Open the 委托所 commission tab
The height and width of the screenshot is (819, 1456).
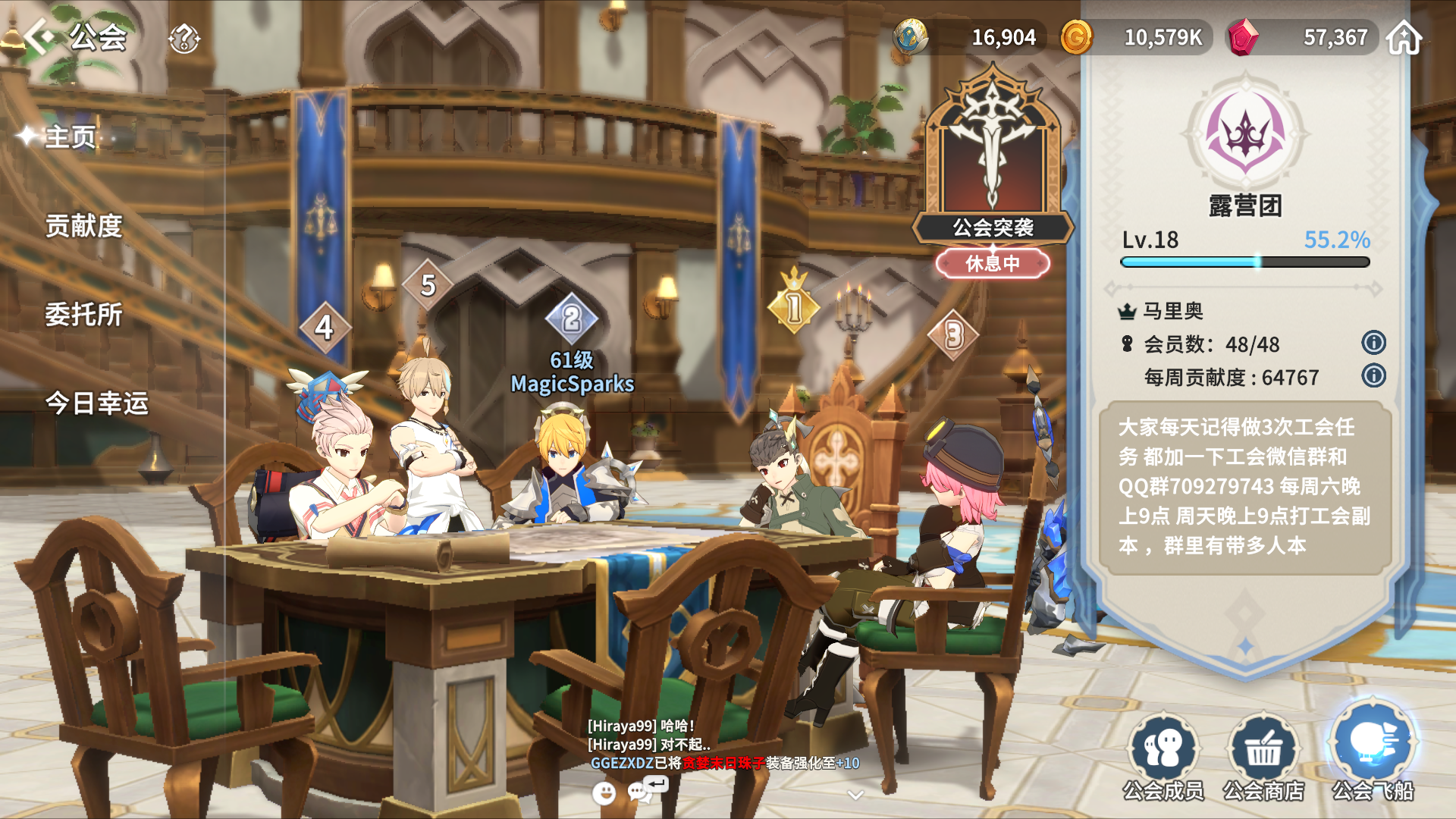pos(83,315)
